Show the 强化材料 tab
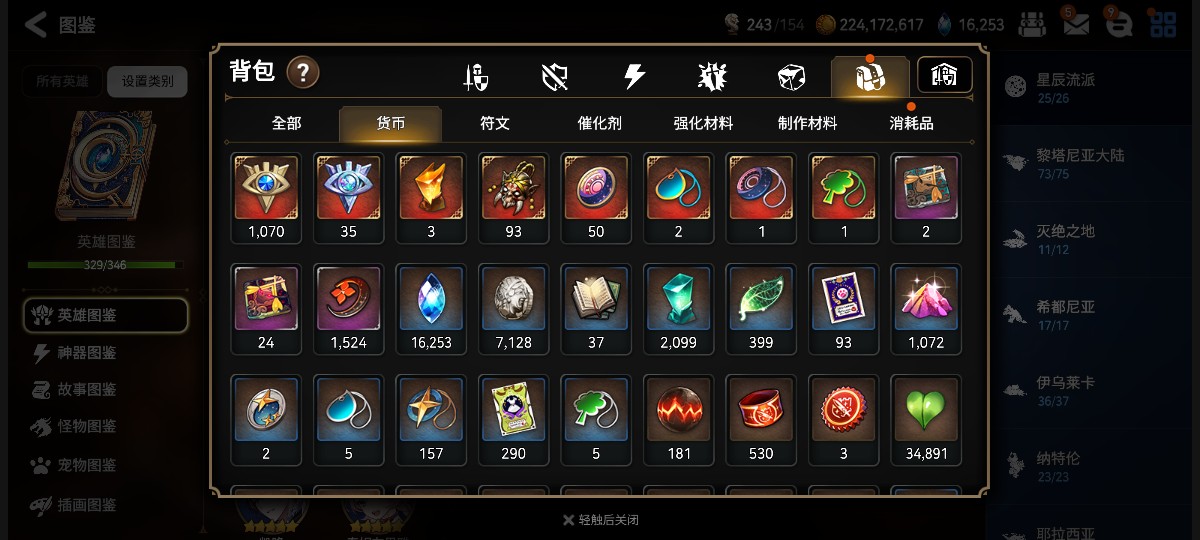1200x540 pixels. tap(703, 123)
